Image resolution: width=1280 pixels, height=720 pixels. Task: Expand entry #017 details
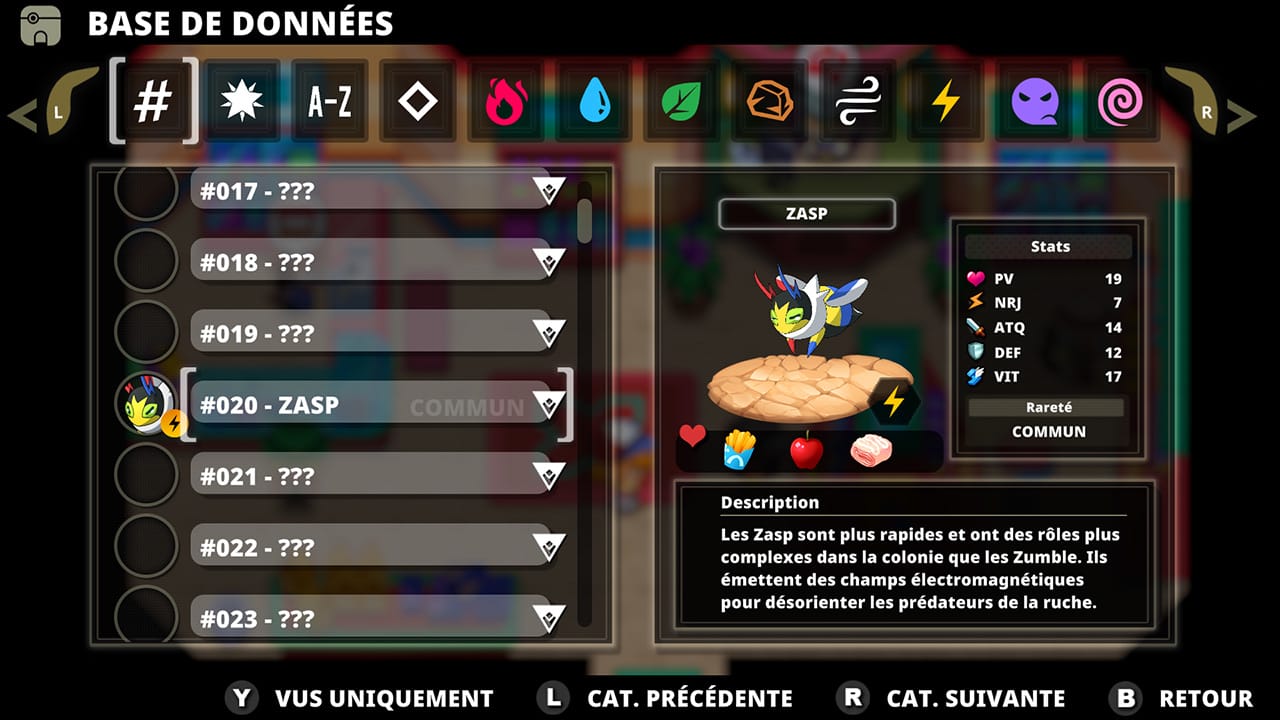point(549,190)
